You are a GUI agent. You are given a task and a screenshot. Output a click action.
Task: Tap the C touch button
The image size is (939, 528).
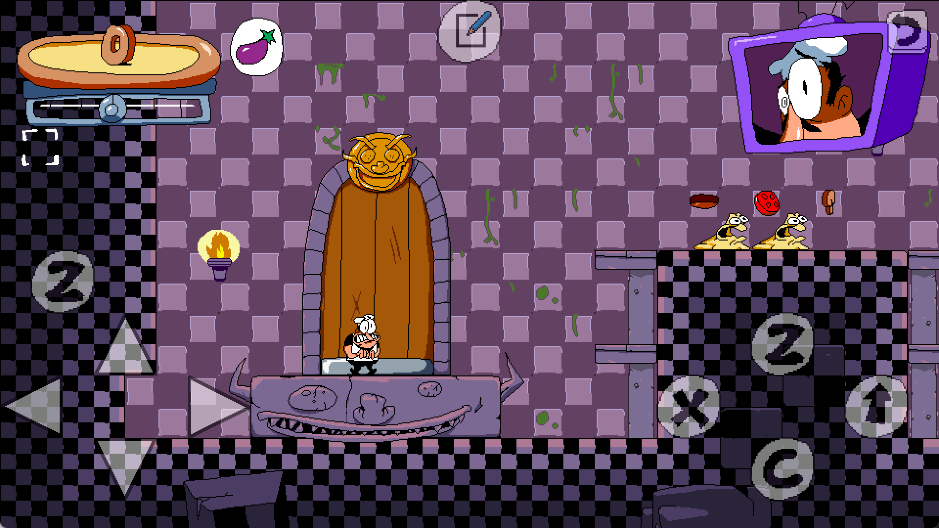pyautogui.click(x=782, y=466)
